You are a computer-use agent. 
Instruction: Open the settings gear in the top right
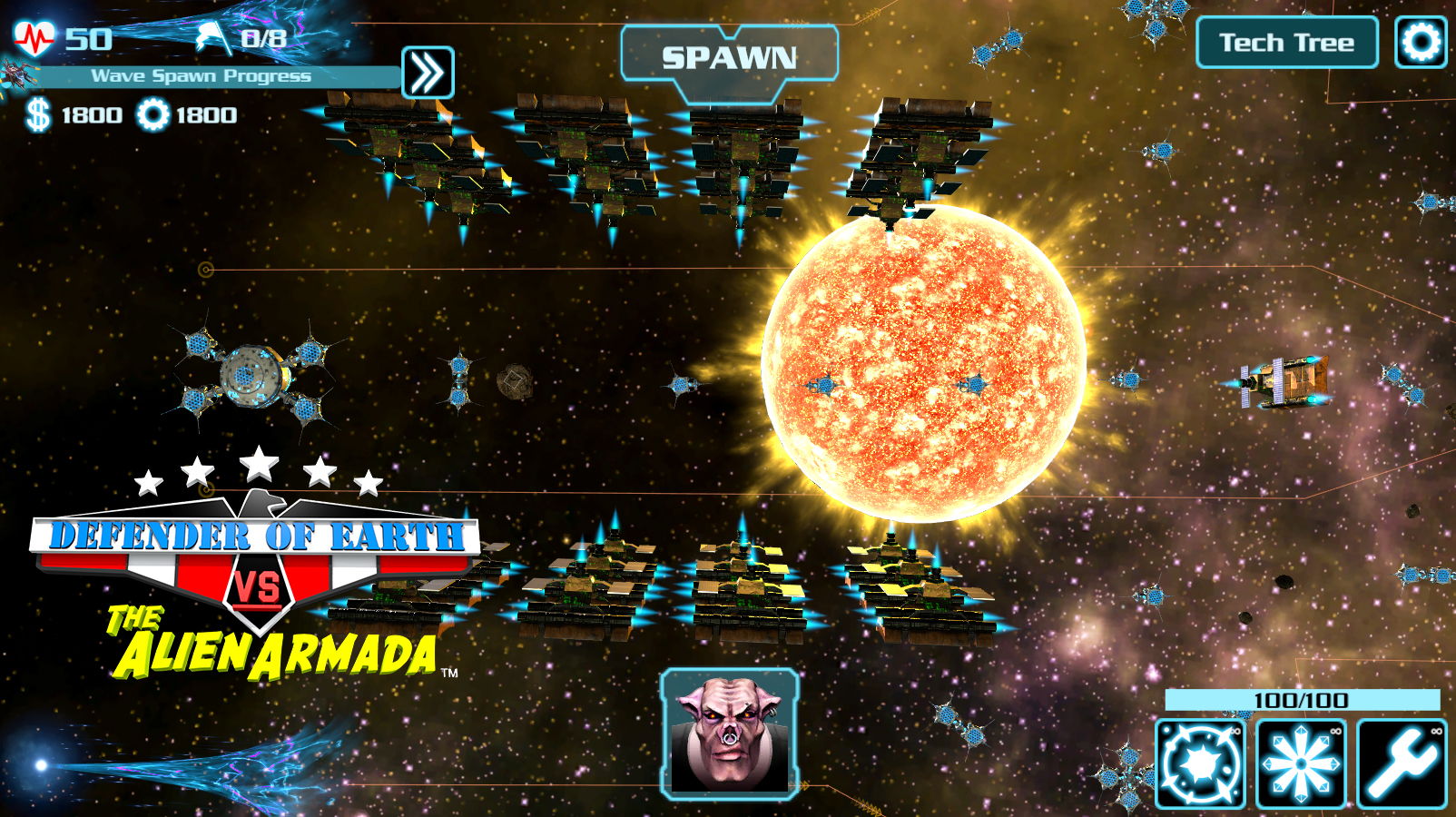(1421, 41)
